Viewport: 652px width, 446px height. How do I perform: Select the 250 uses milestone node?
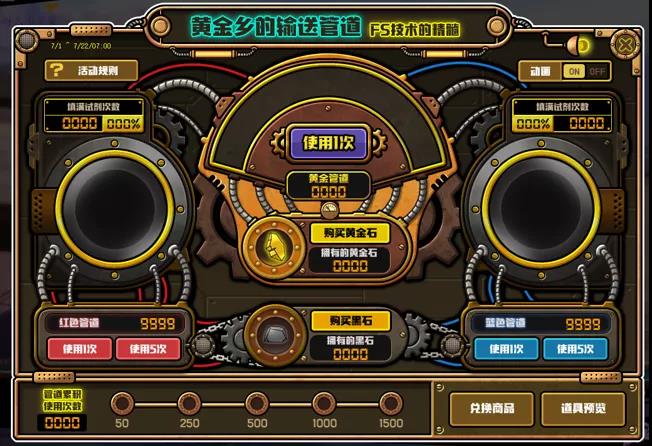point(188,404)
